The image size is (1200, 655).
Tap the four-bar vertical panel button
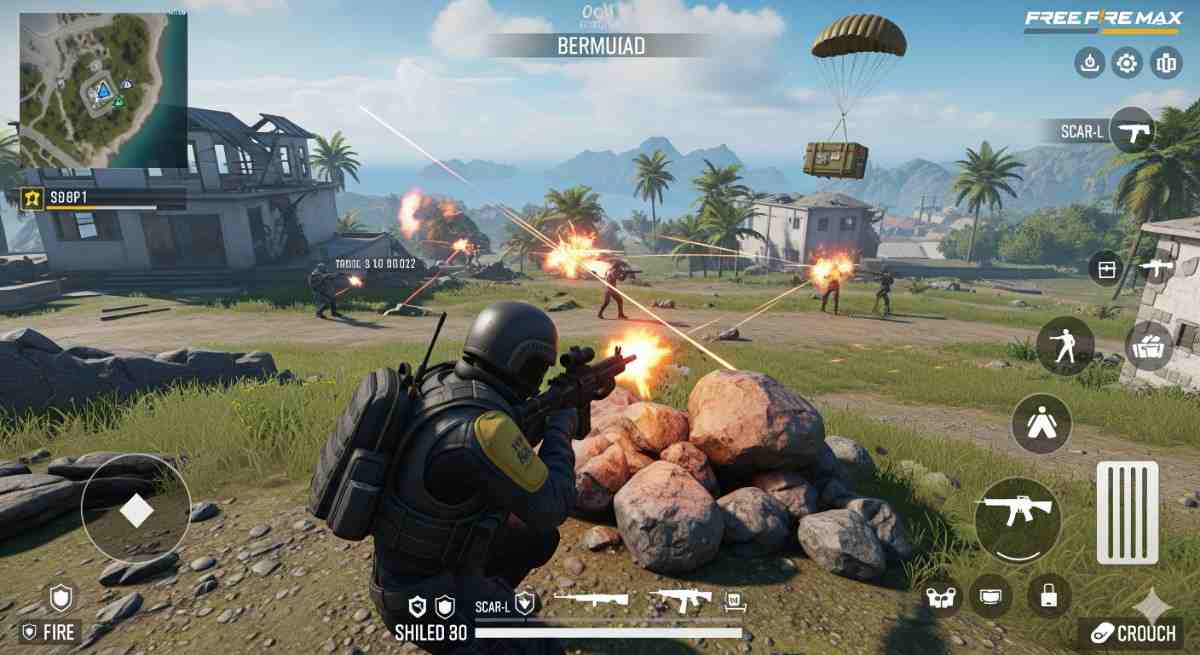(x=1127, y=513)
